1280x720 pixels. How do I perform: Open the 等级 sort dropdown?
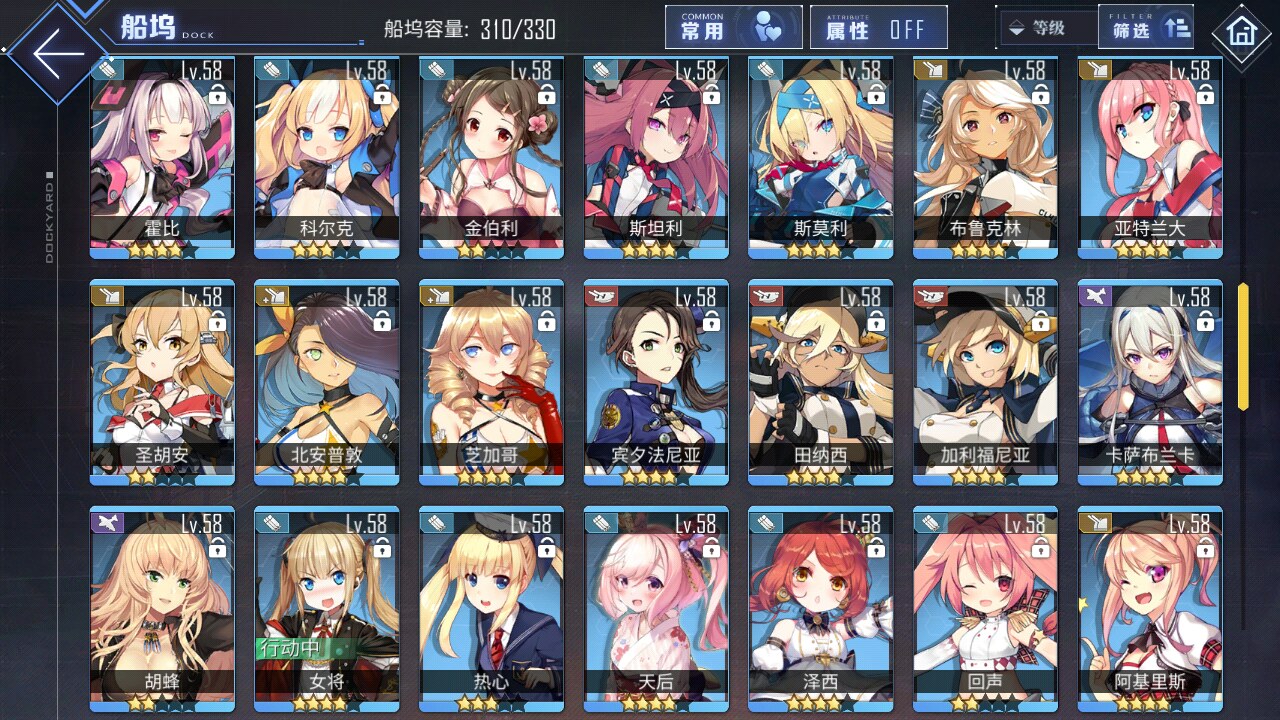tap(1045, 28)
